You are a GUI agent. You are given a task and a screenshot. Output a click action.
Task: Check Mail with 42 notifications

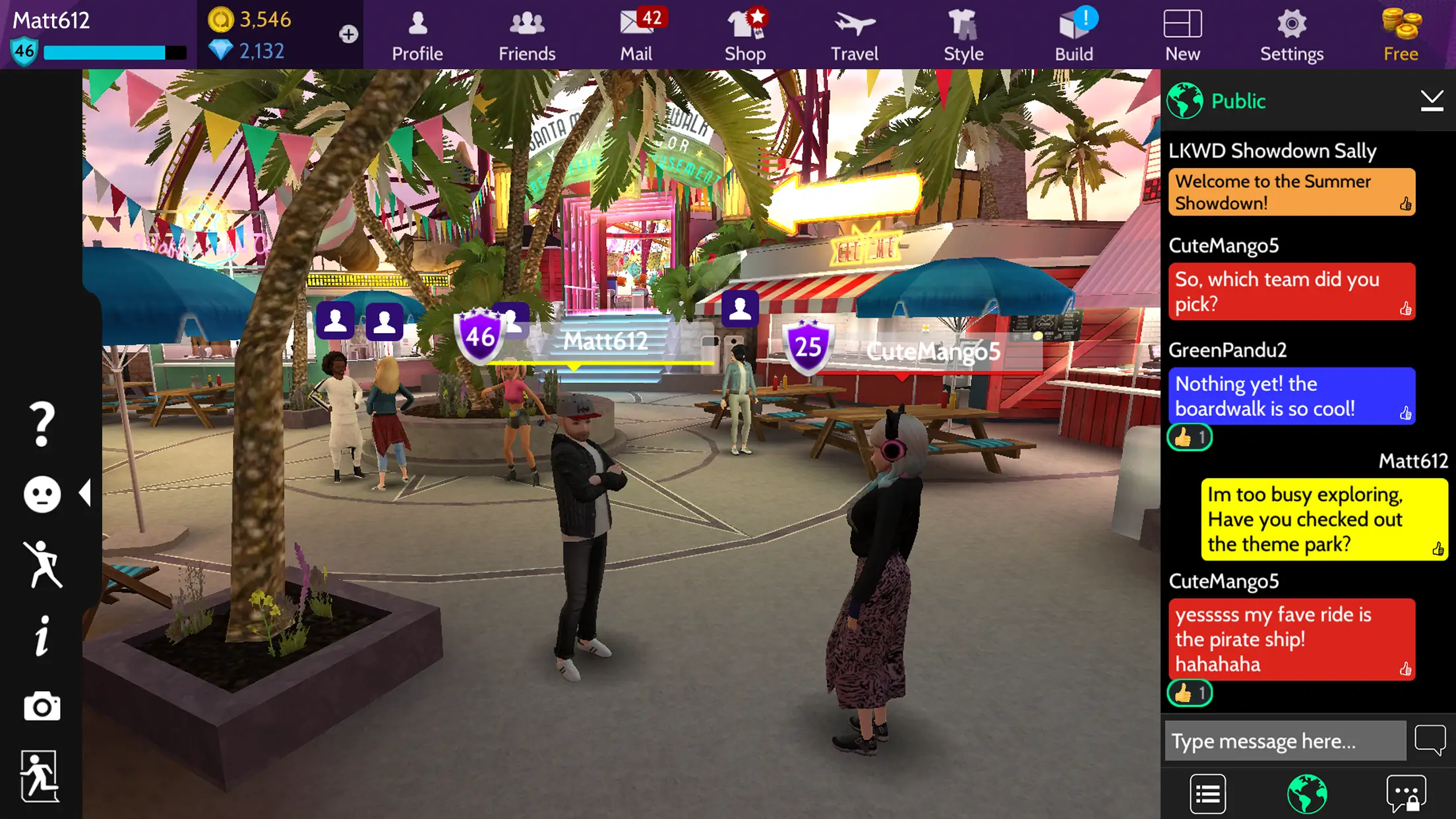tap(635, 33)
